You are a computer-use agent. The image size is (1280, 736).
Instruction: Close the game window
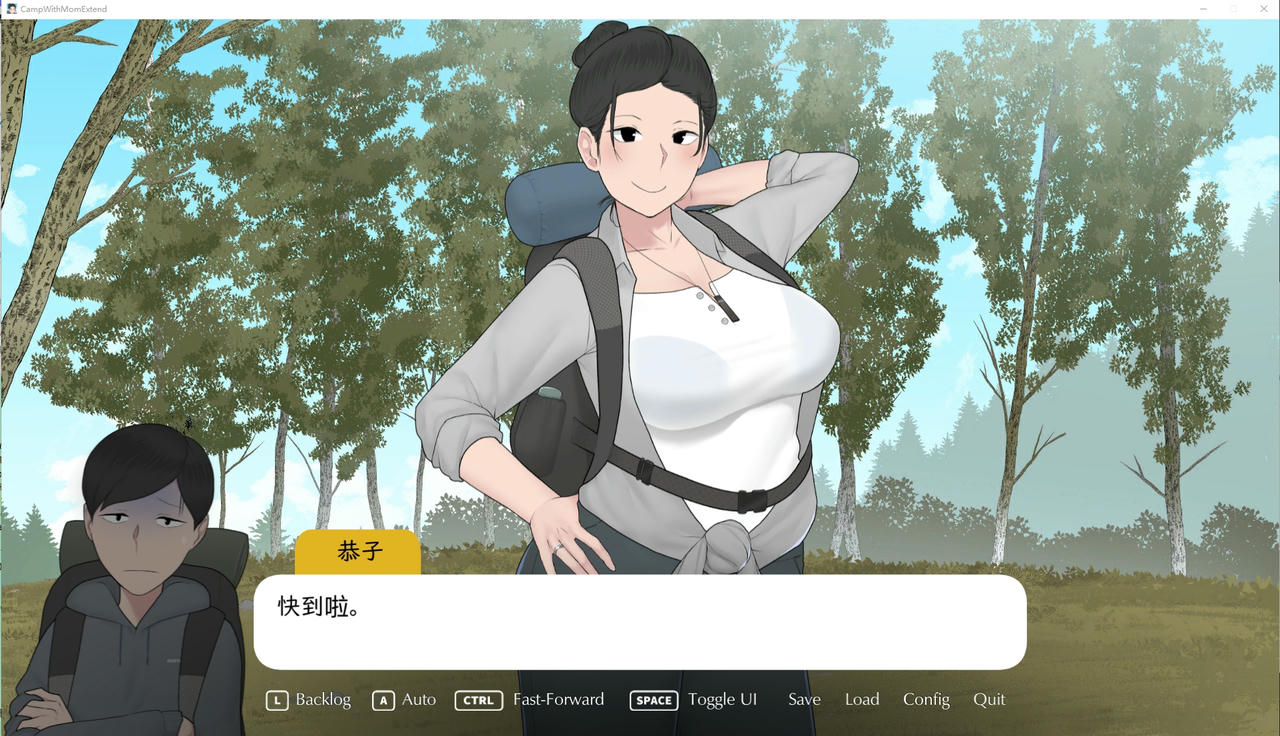pos(1263,9)
